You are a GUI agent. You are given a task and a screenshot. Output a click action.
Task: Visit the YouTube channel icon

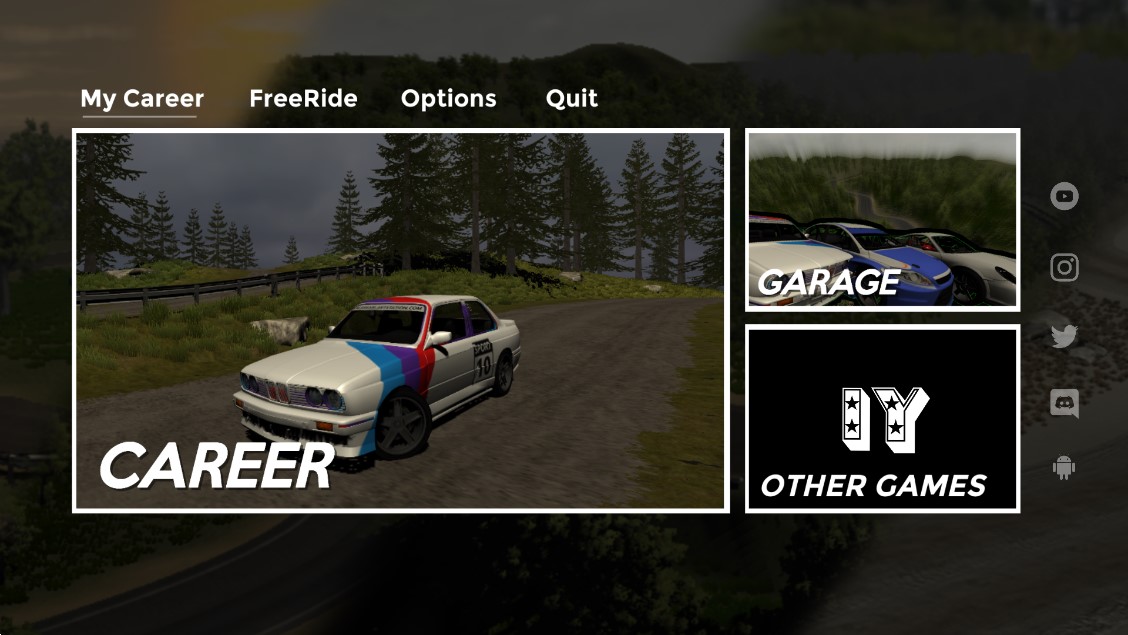[1064, 196]
